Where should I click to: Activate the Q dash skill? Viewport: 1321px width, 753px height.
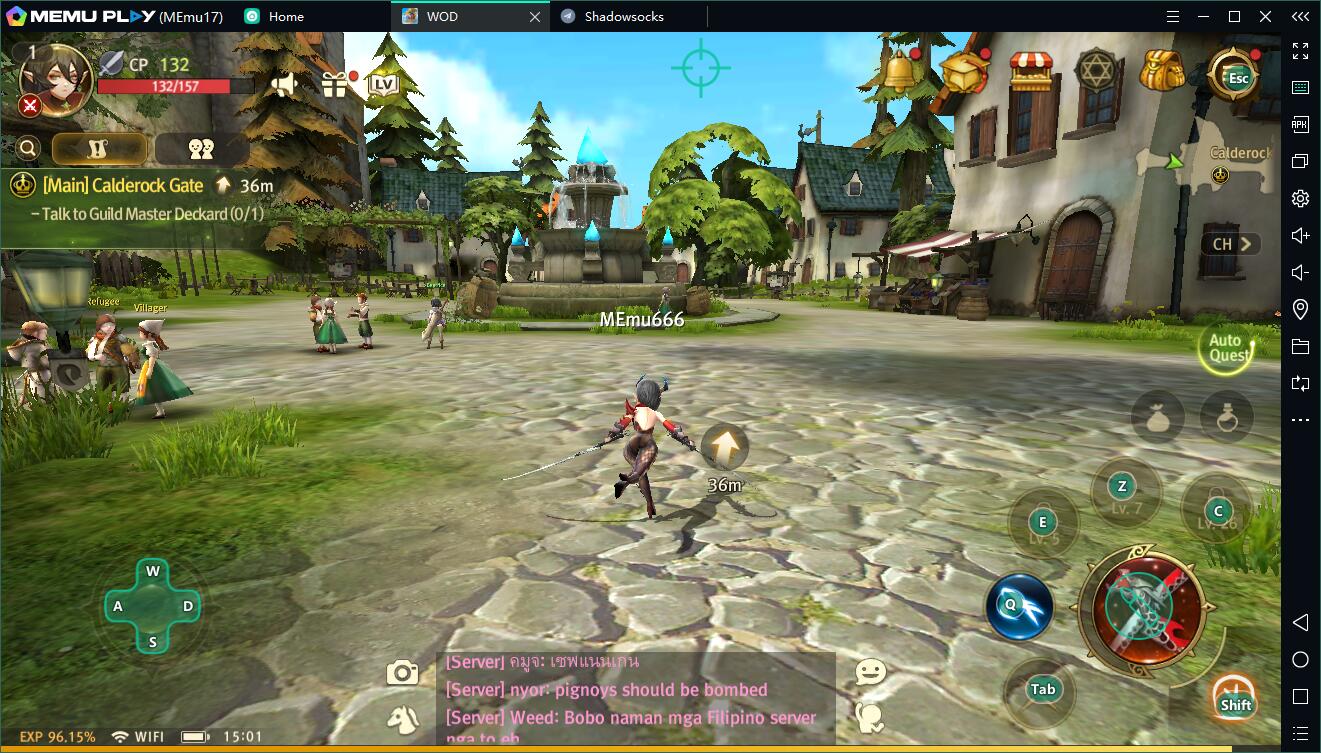[1018, 606]
